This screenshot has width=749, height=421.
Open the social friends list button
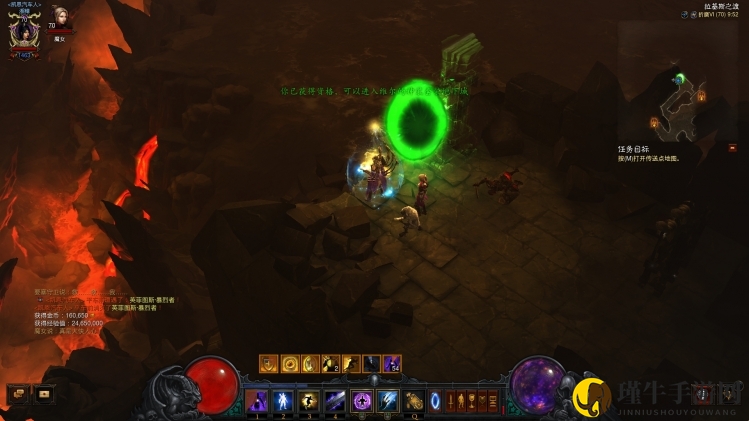pos(43,394)
